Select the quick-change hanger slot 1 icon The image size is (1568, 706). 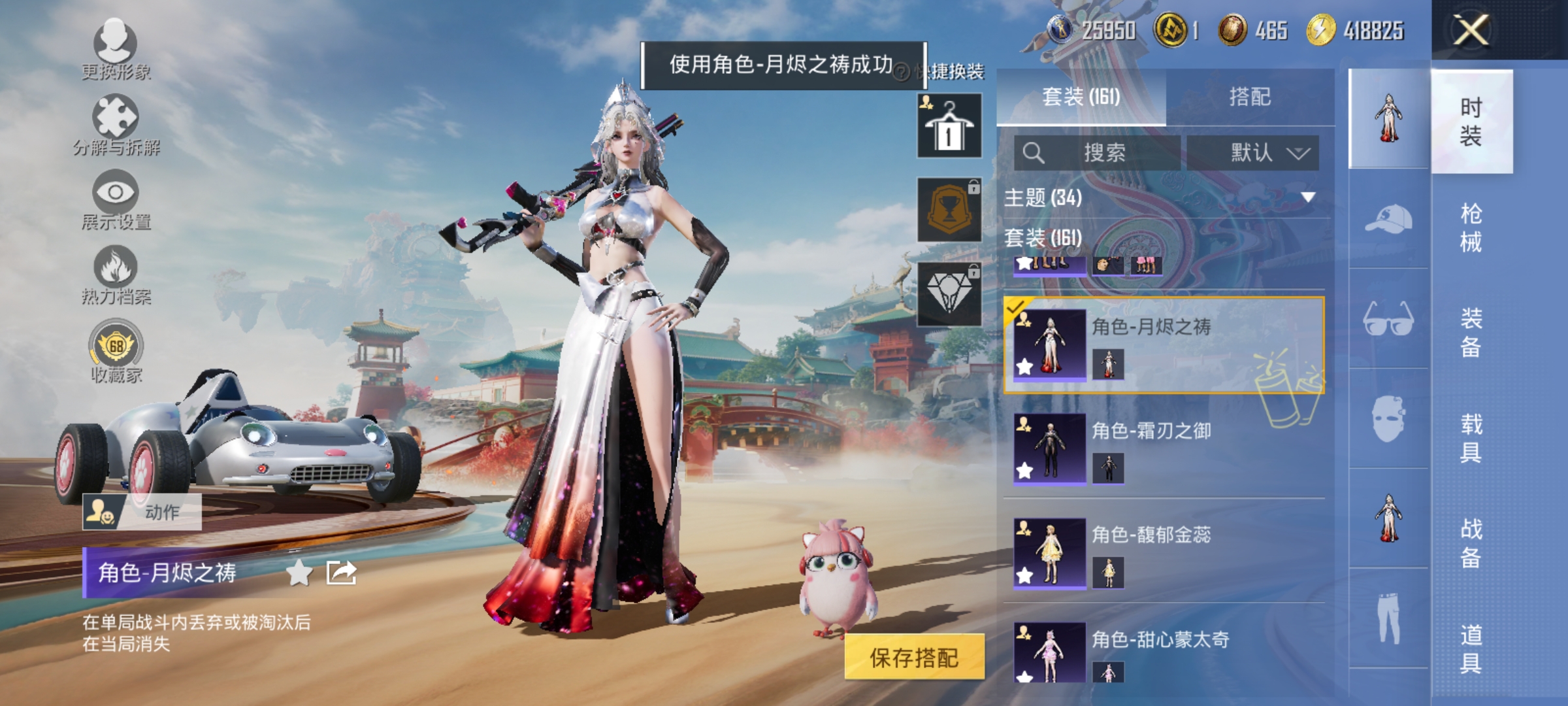[949, 126]
